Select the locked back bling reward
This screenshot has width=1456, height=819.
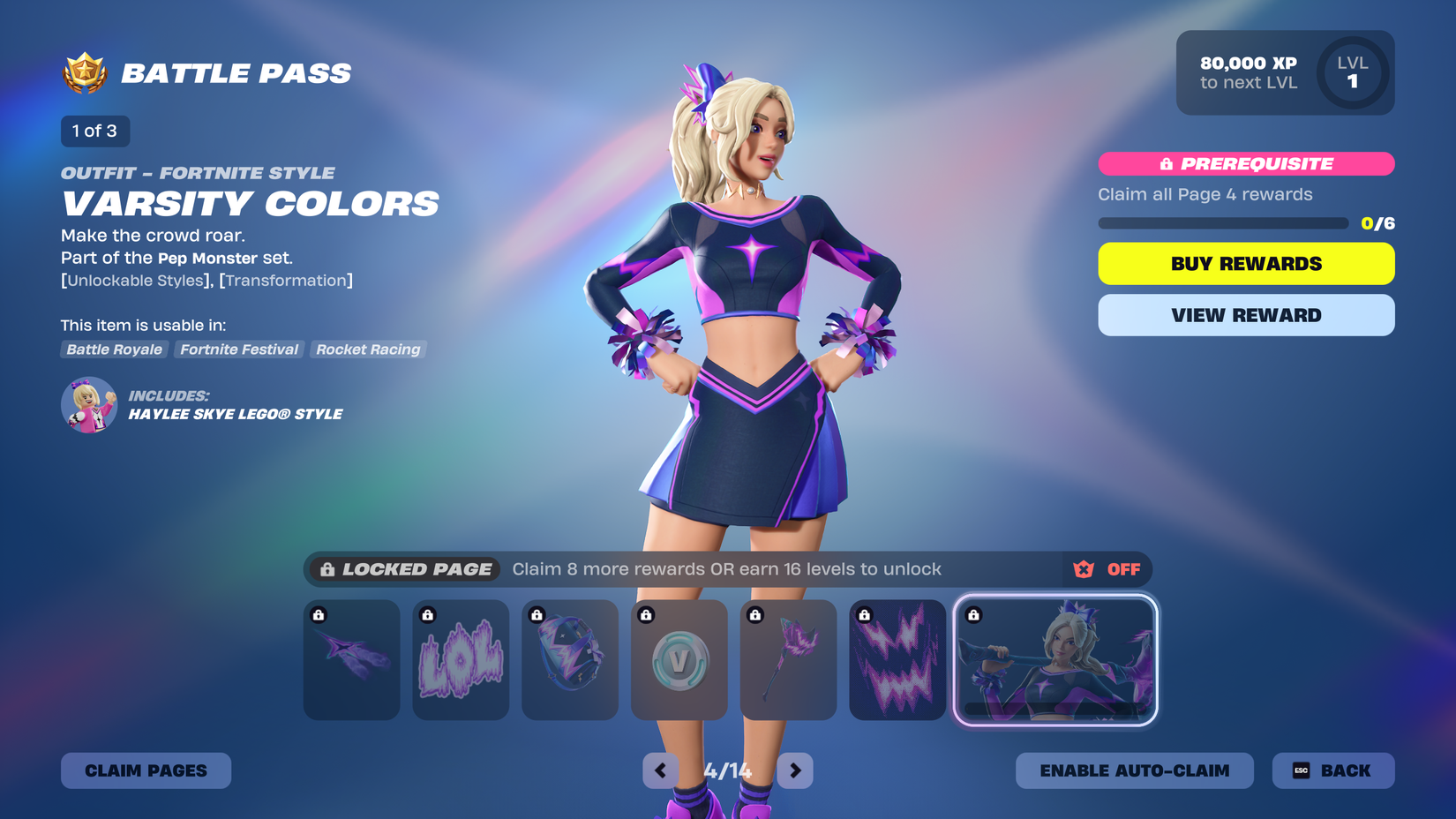tap(569, 659)
